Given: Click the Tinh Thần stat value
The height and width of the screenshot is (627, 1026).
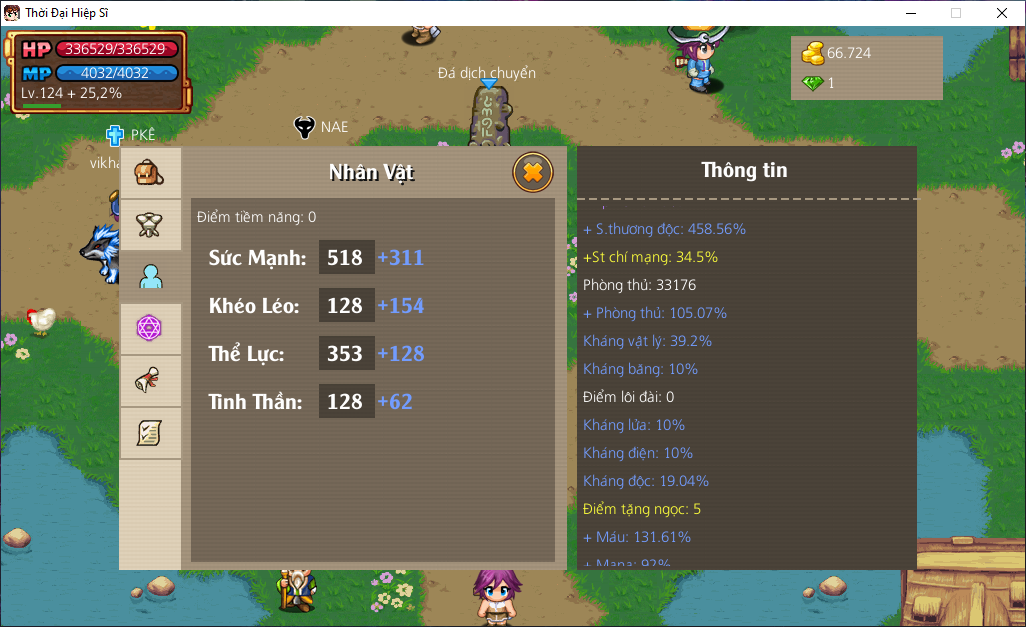Looking at the screenshot, I should (x=346, y=402).
